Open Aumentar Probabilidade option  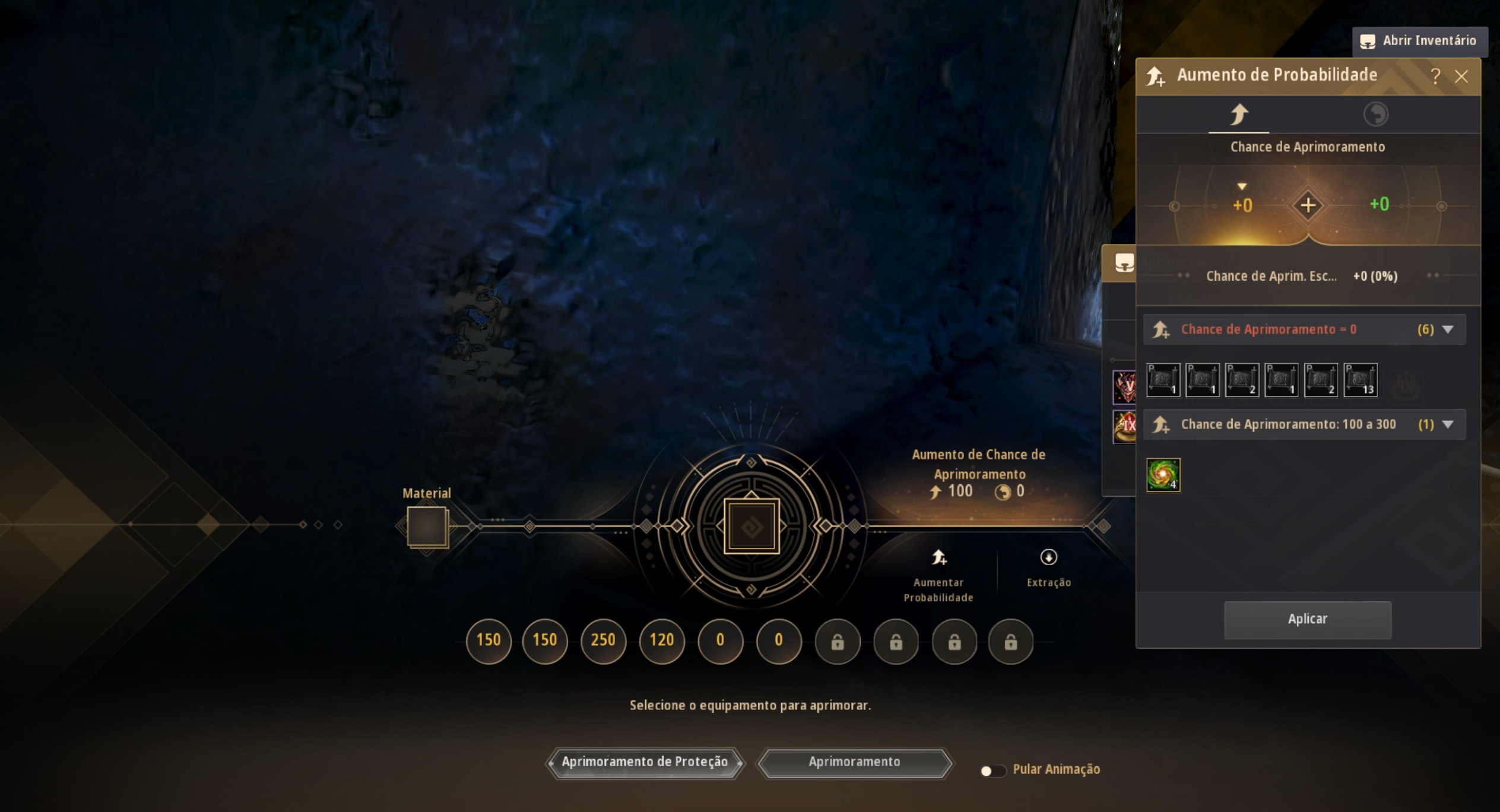[x=938, y=575]
